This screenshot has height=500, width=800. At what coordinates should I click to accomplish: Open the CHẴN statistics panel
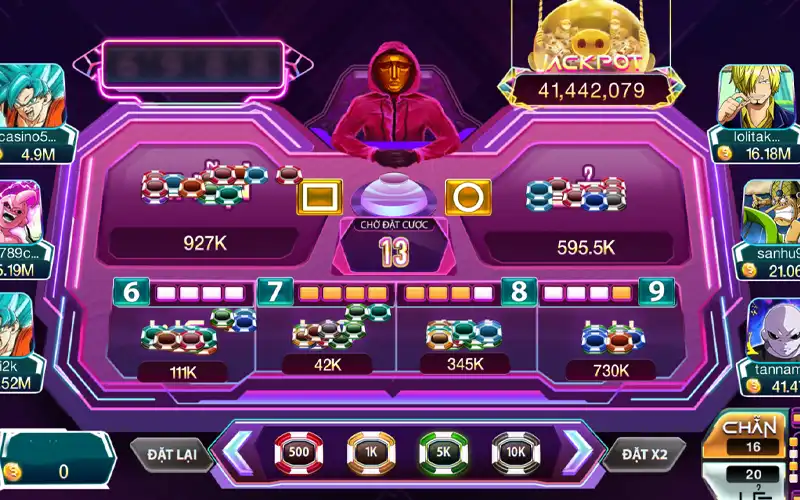coord(749,437)
